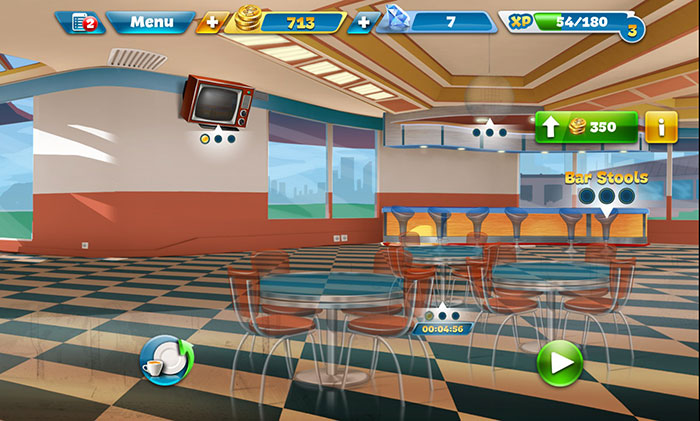700x421 pixels.
Task: Add more gold coins with the plus
Action: click(x=212, y=22)
